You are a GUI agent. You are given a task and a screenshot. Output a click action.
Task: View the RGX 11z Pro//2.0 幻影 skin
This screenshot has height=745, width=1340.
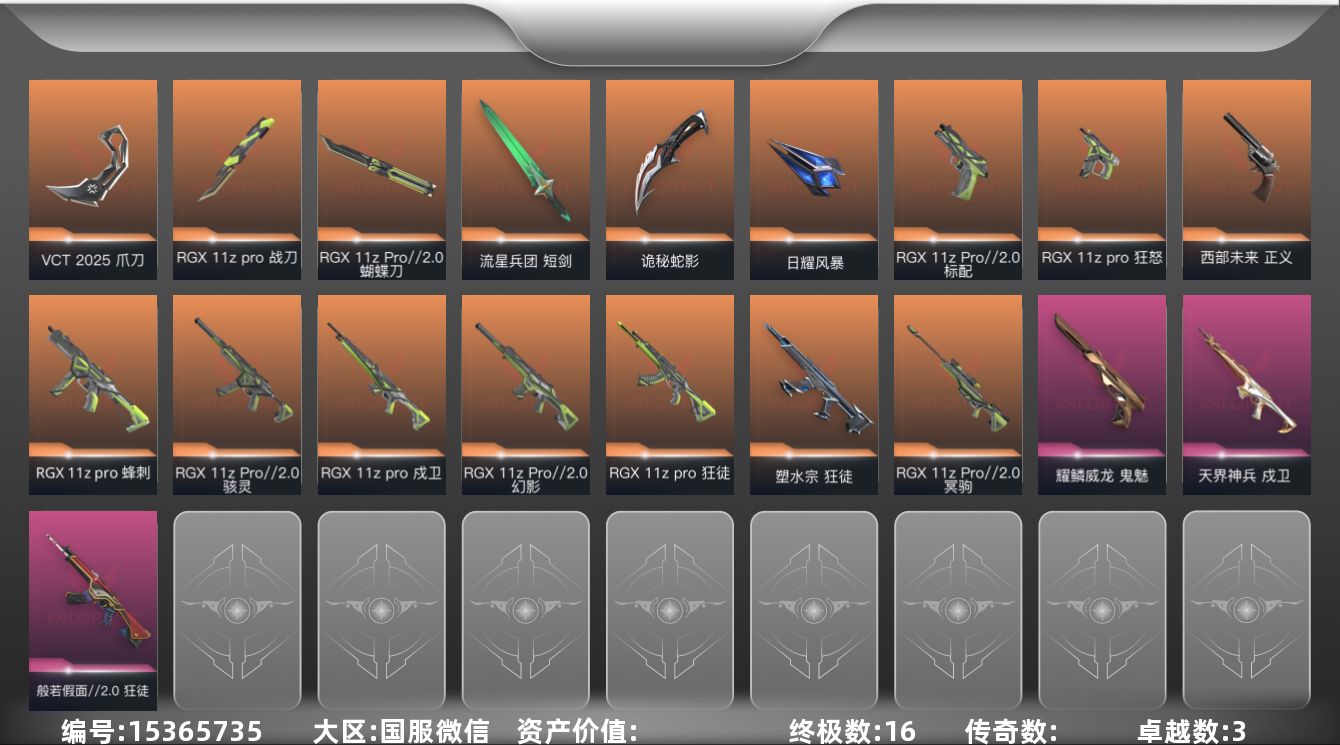click(525, 393)
